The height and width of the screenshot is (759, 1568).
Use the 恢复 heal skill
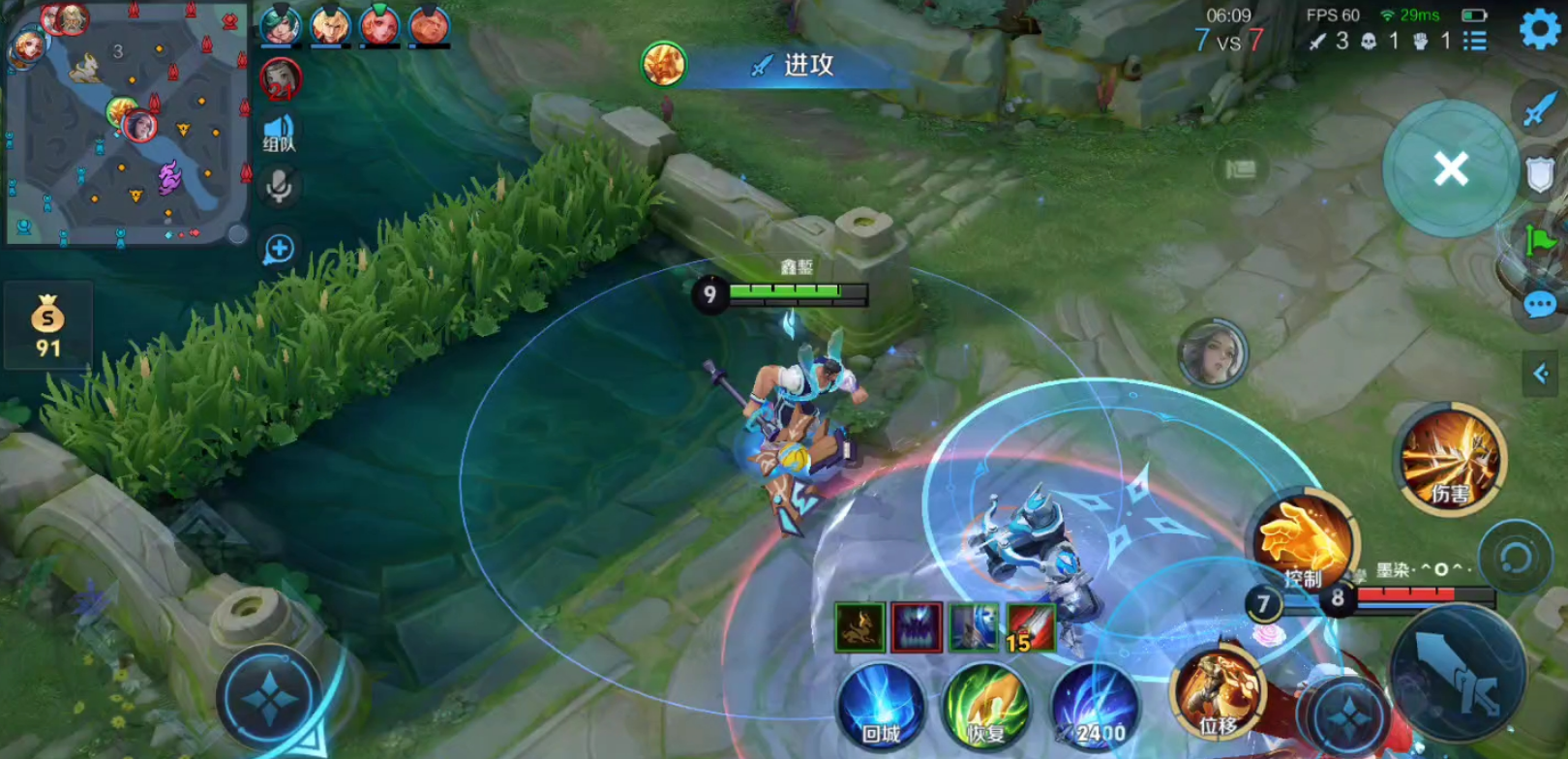[x=986, y=705]
